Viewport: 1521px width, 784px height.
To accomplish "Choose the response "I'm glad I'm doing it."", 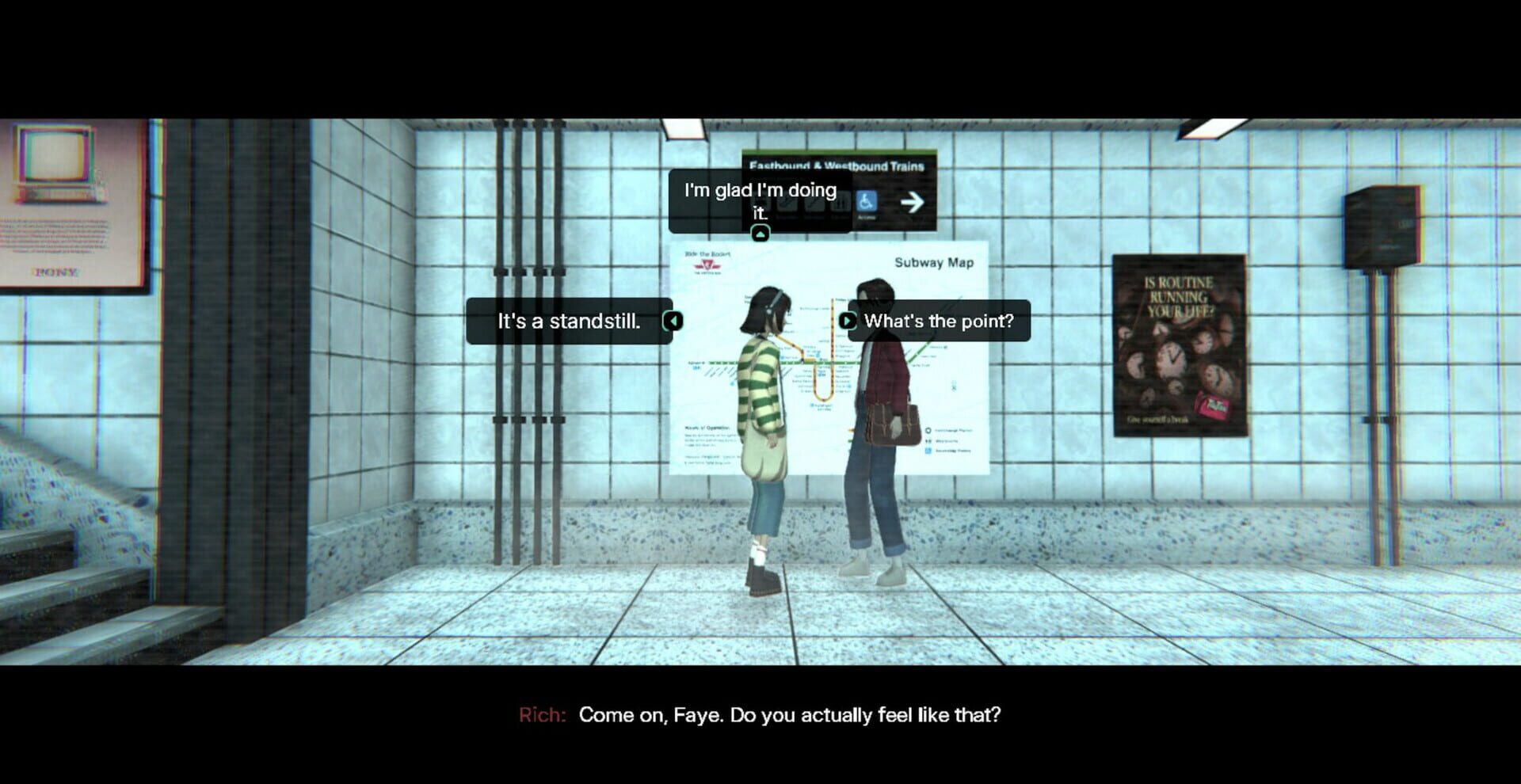I will click(x=757, y=199).
